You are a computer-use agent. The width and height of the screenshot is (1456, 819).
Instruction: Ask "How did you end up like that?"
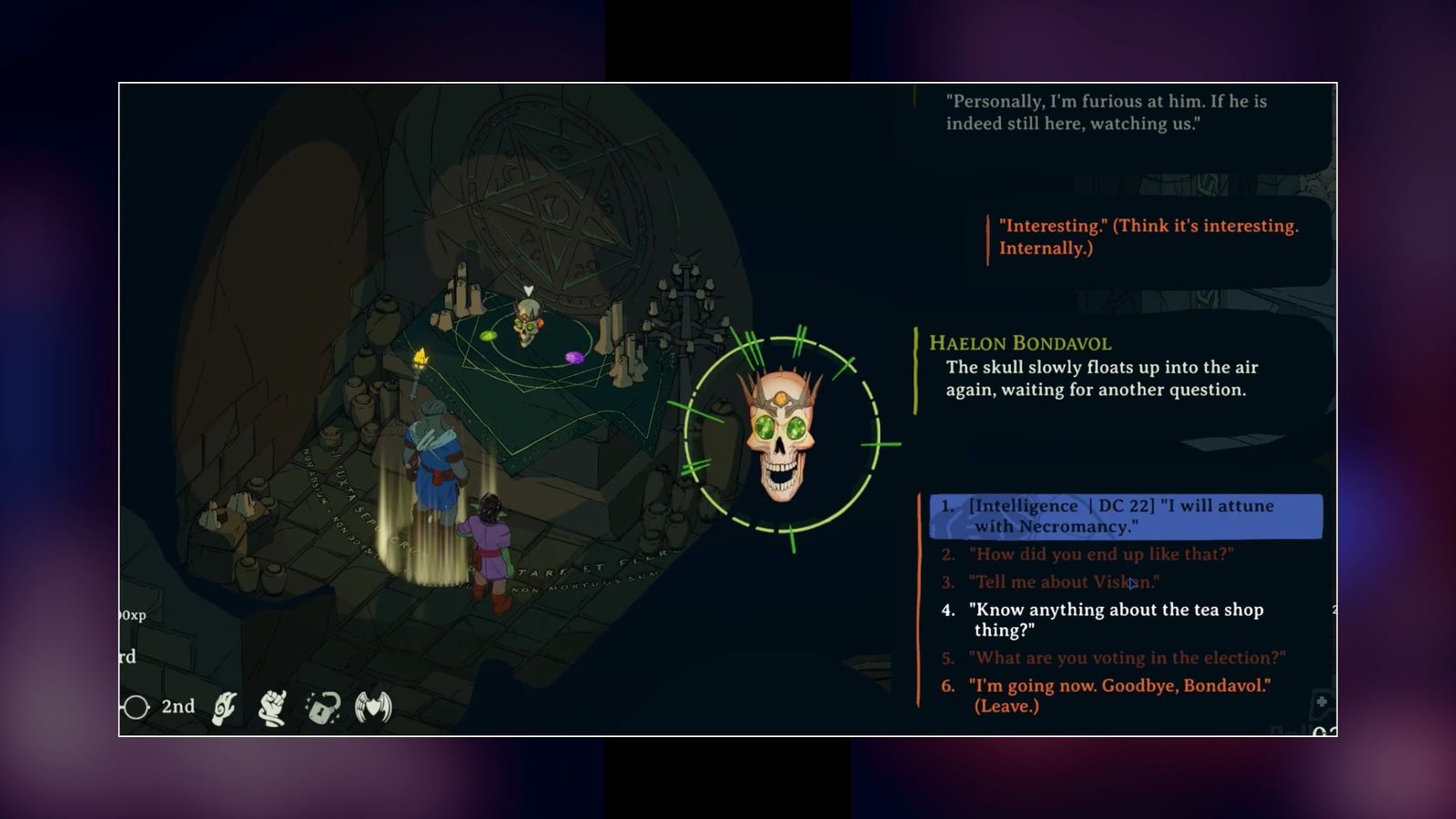tap(1101, 554)
